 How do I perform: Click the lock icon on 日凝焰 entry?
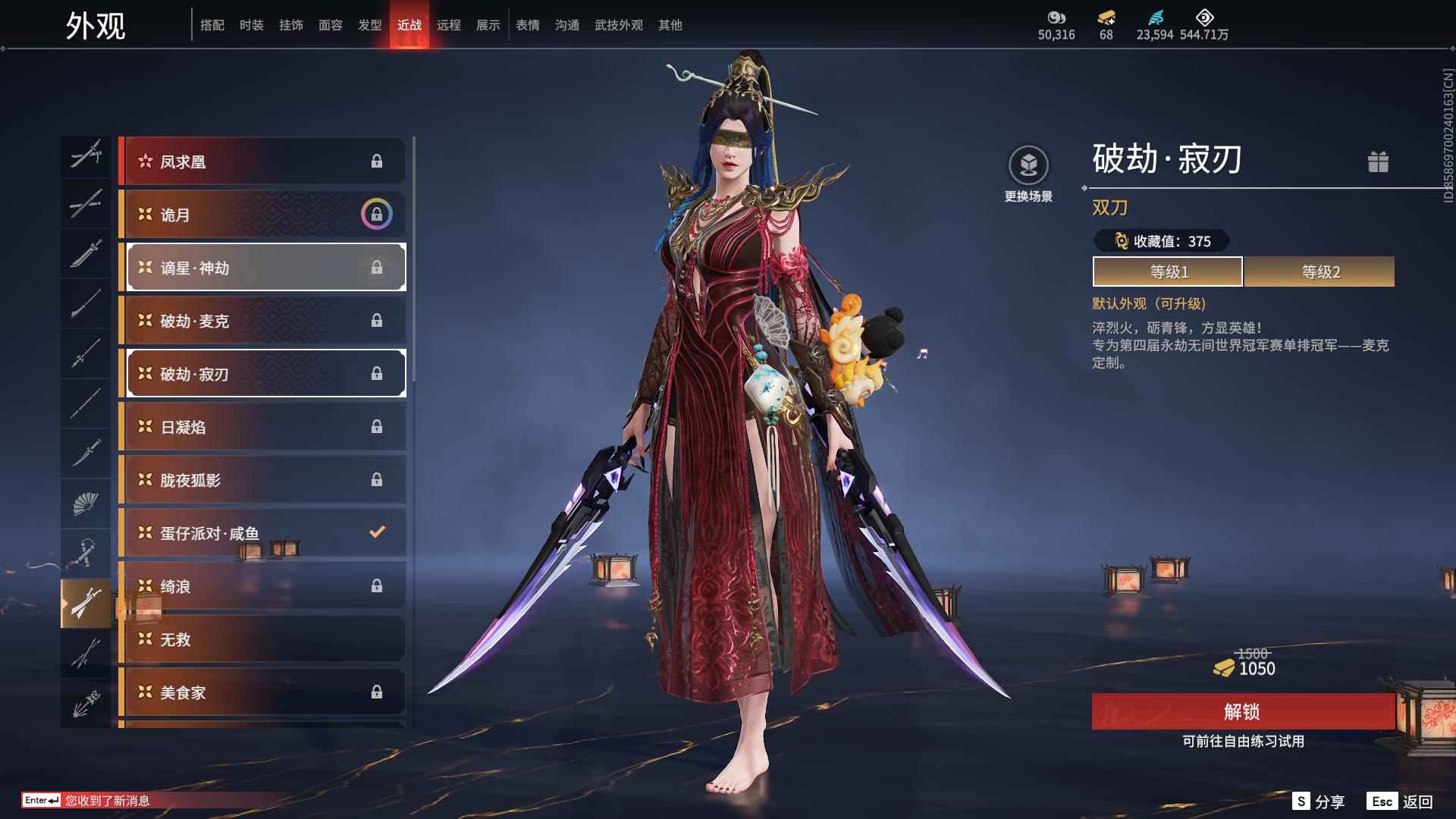(377, 426)
